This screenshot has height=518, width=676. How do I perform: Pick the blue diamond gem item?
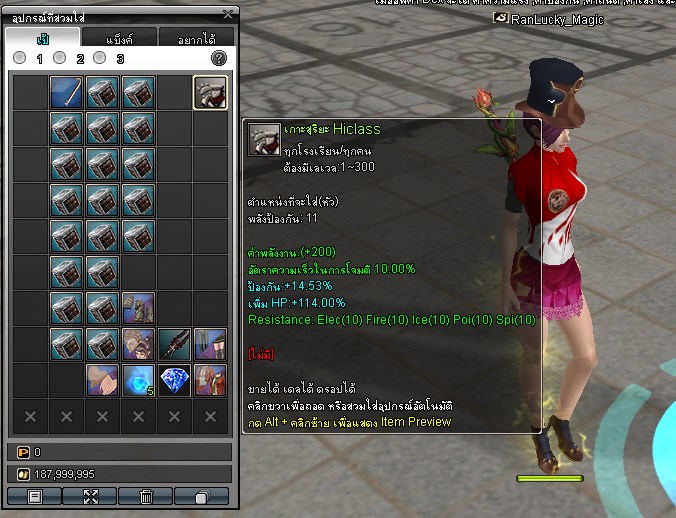pyautogui.click(x=174, y=380)
